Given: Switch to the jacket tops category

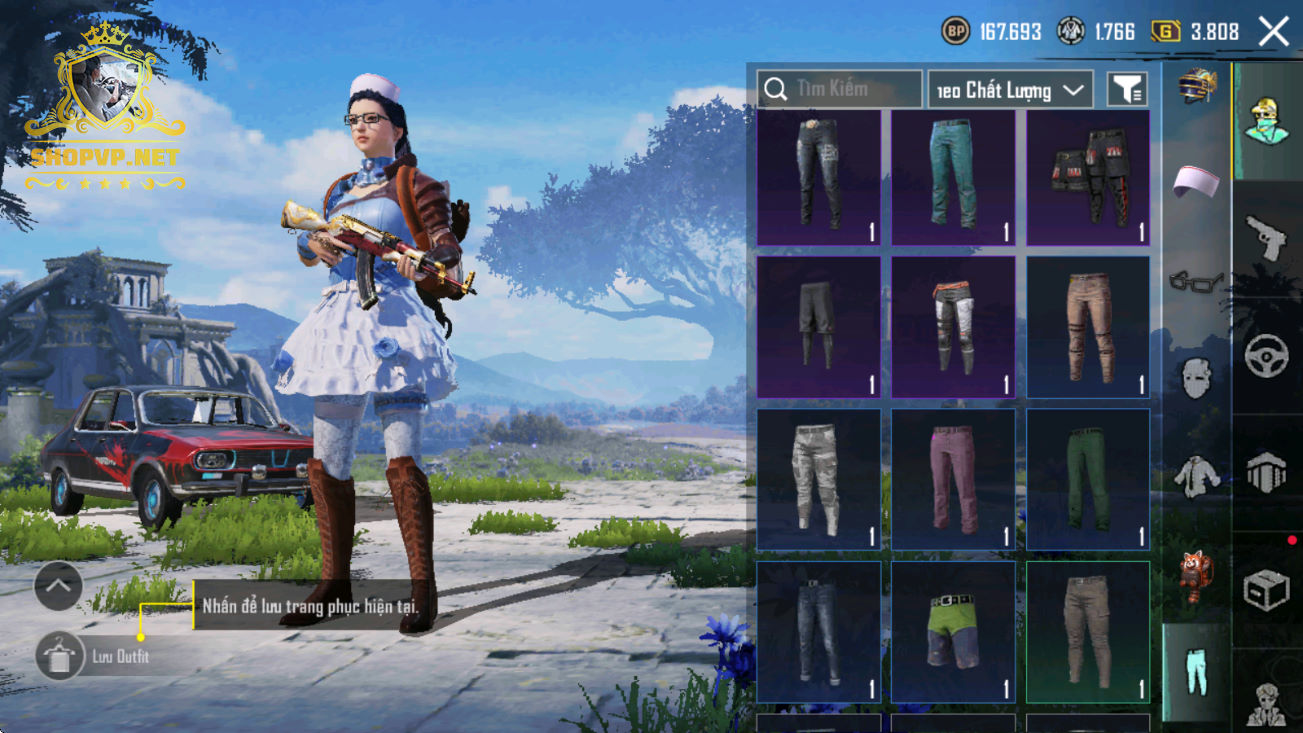Looking at the screenshot, I should coord(1197,476).
